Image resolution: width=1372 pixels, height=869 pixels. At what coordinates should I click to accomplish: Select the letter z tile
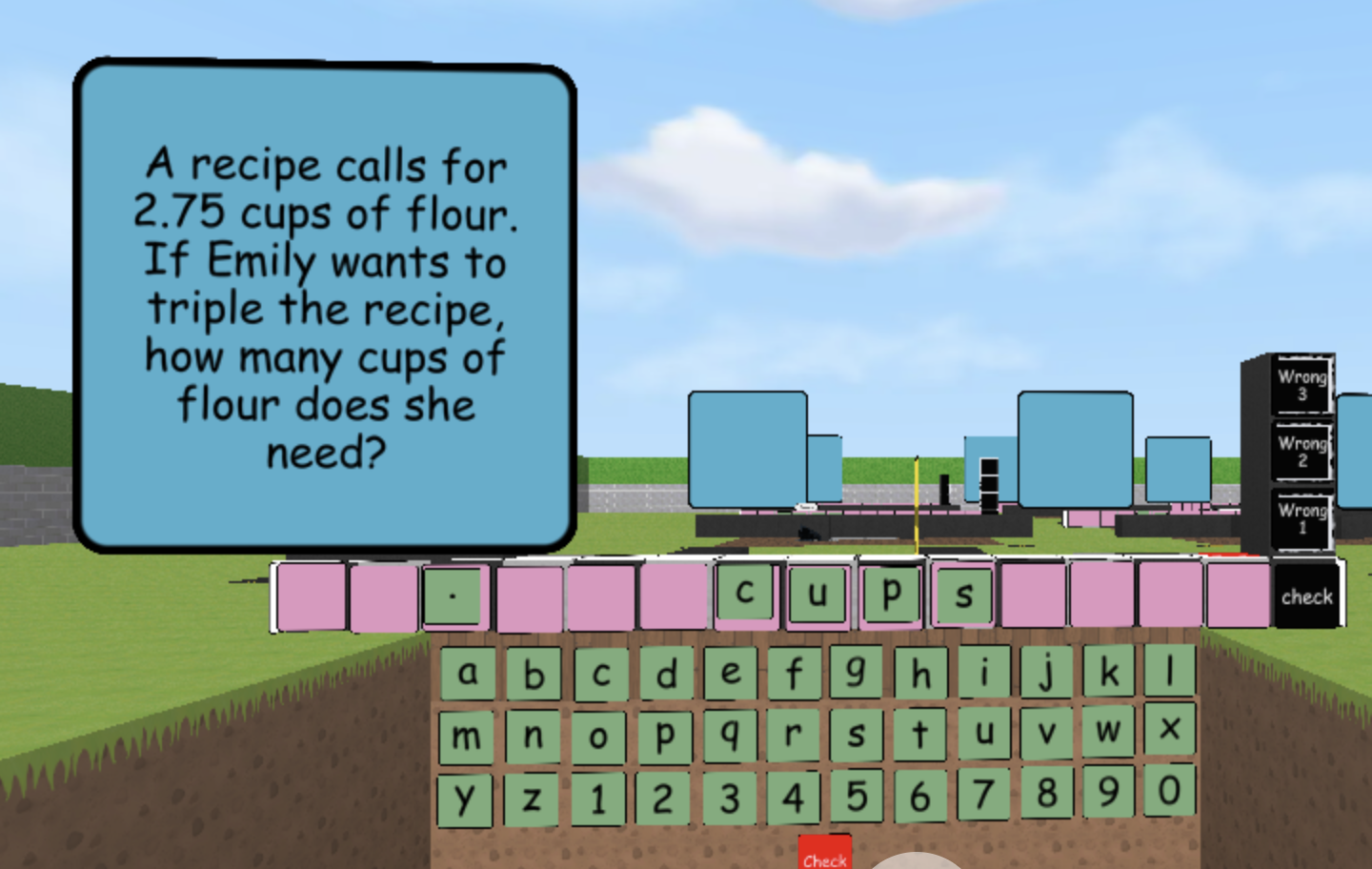click(533, 797)
